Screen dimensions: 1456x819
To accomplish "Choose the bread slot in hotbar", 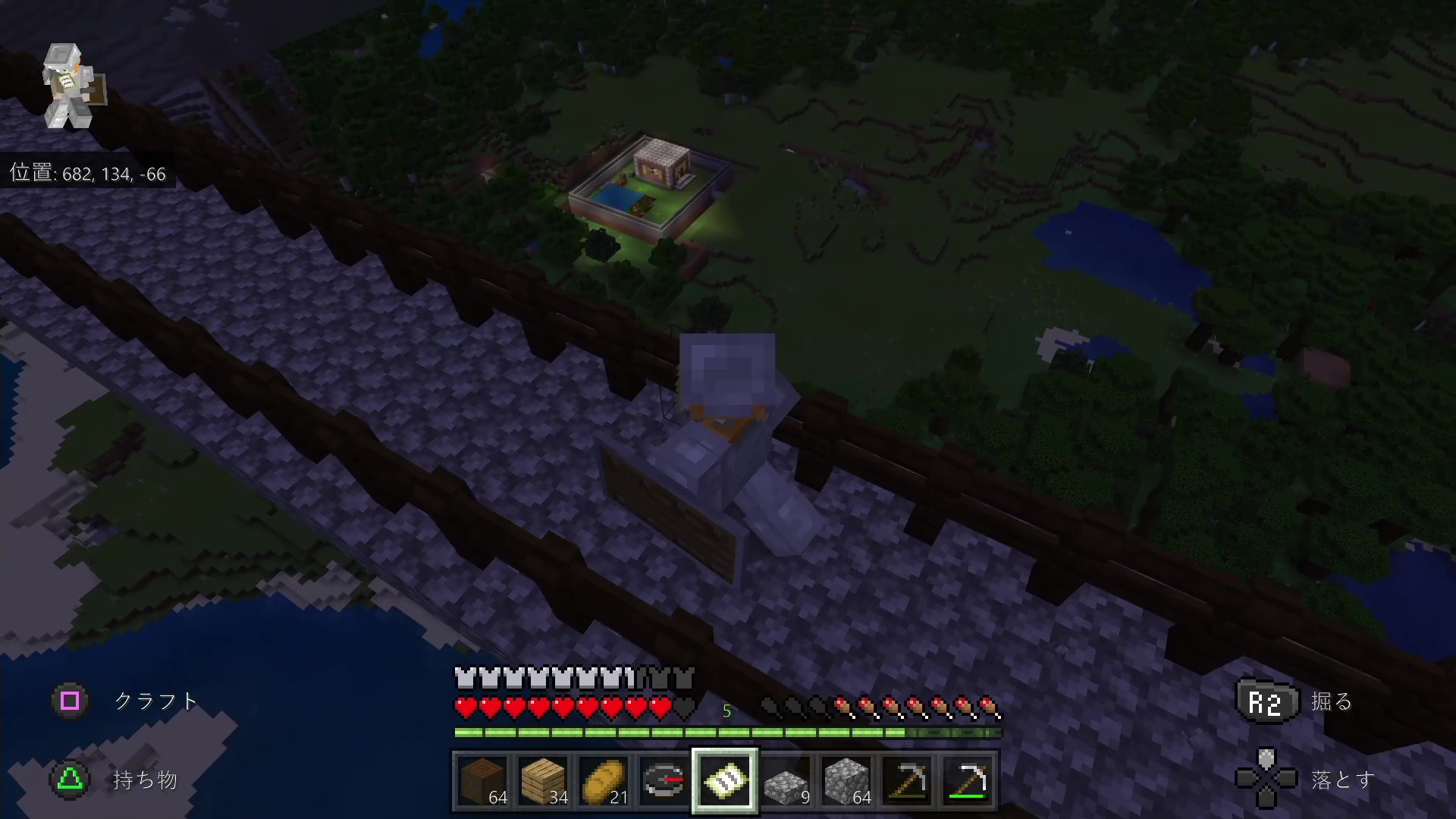I will [x=604, y=780].
